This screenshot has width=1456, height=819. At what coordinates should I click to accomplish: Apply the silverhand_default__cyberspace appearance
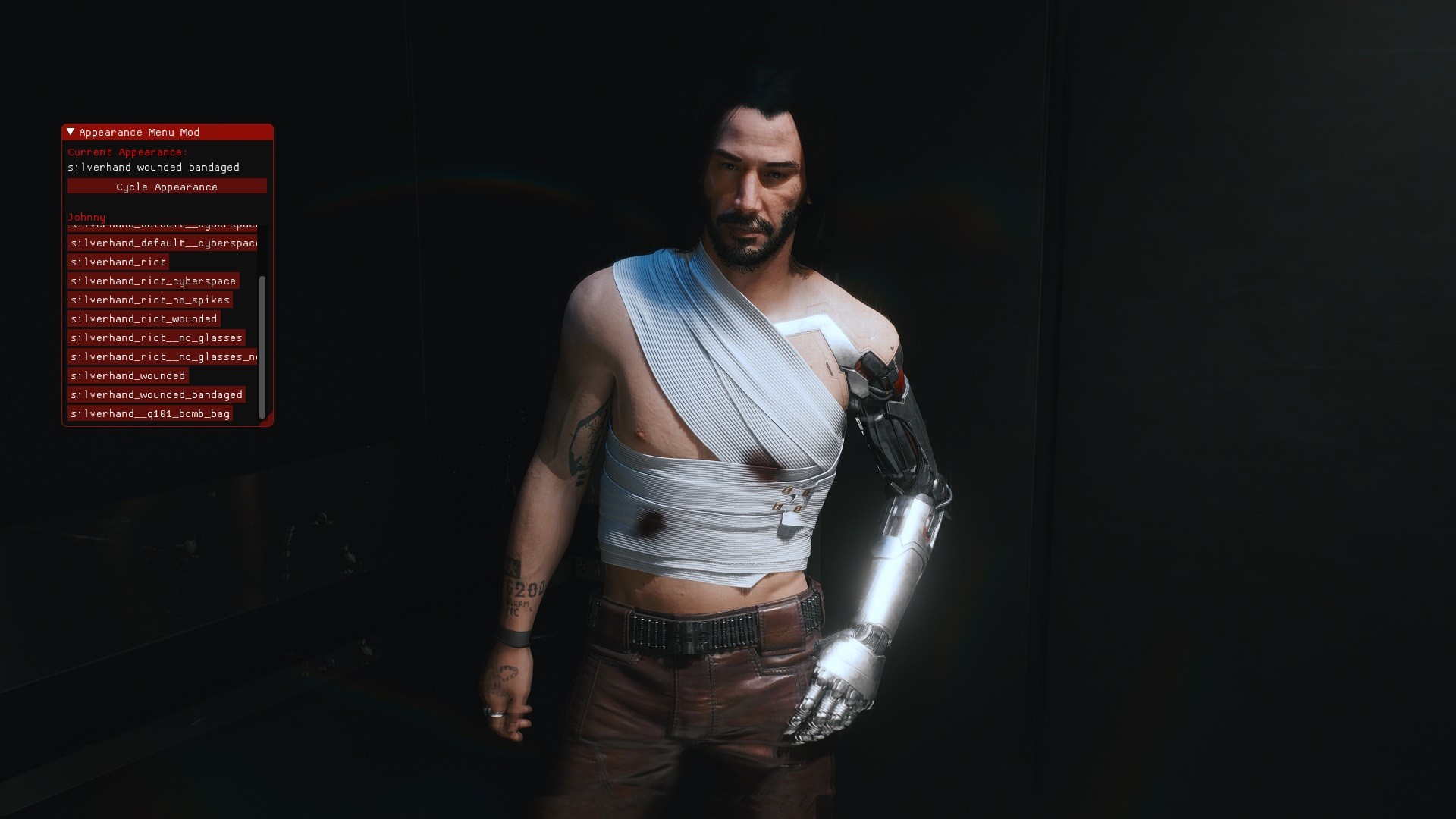[x=164, y=243]
